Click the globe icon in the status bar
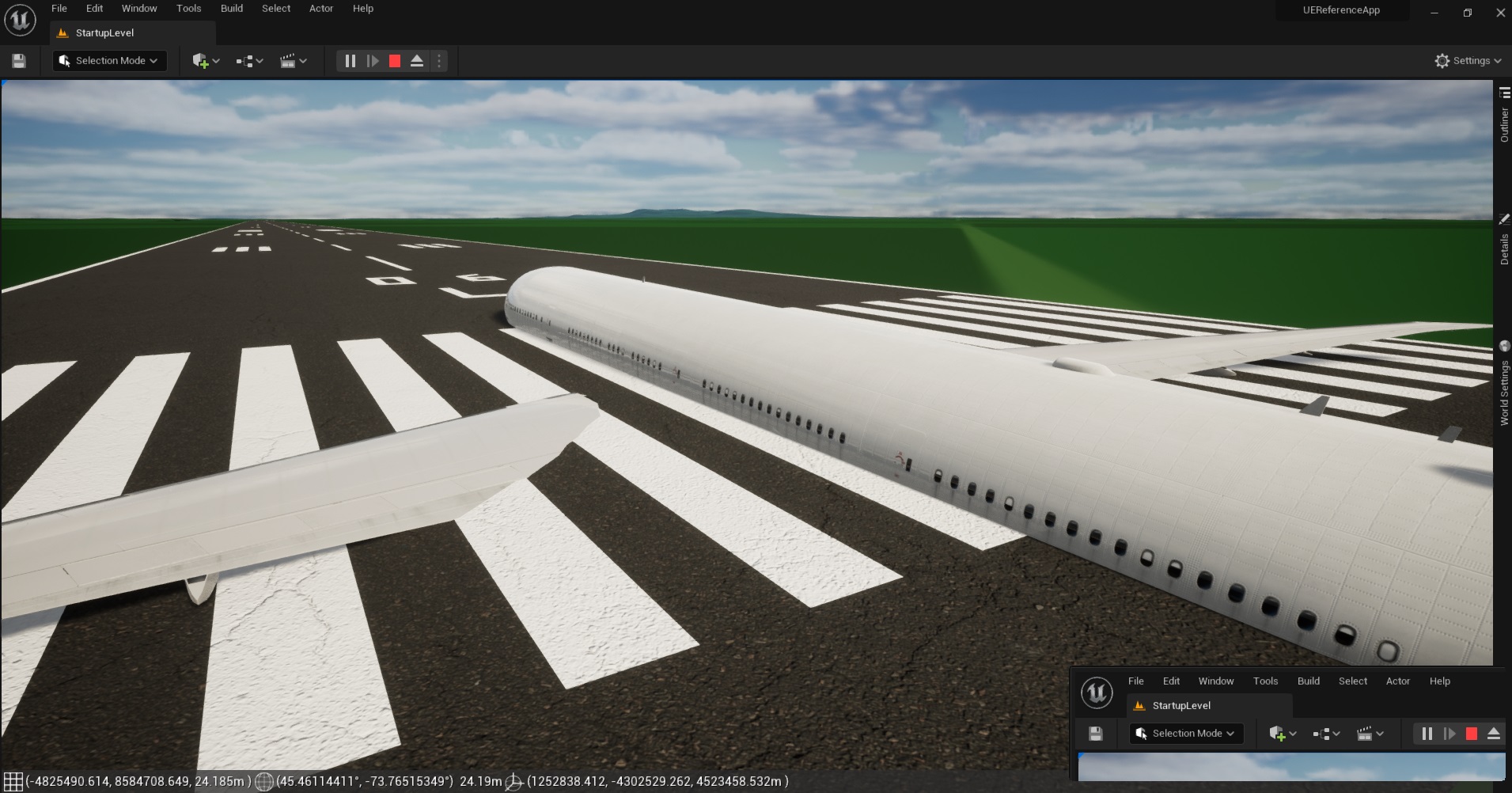Image resolution: width=1512 pixels, height=793 pixels. 264,782
